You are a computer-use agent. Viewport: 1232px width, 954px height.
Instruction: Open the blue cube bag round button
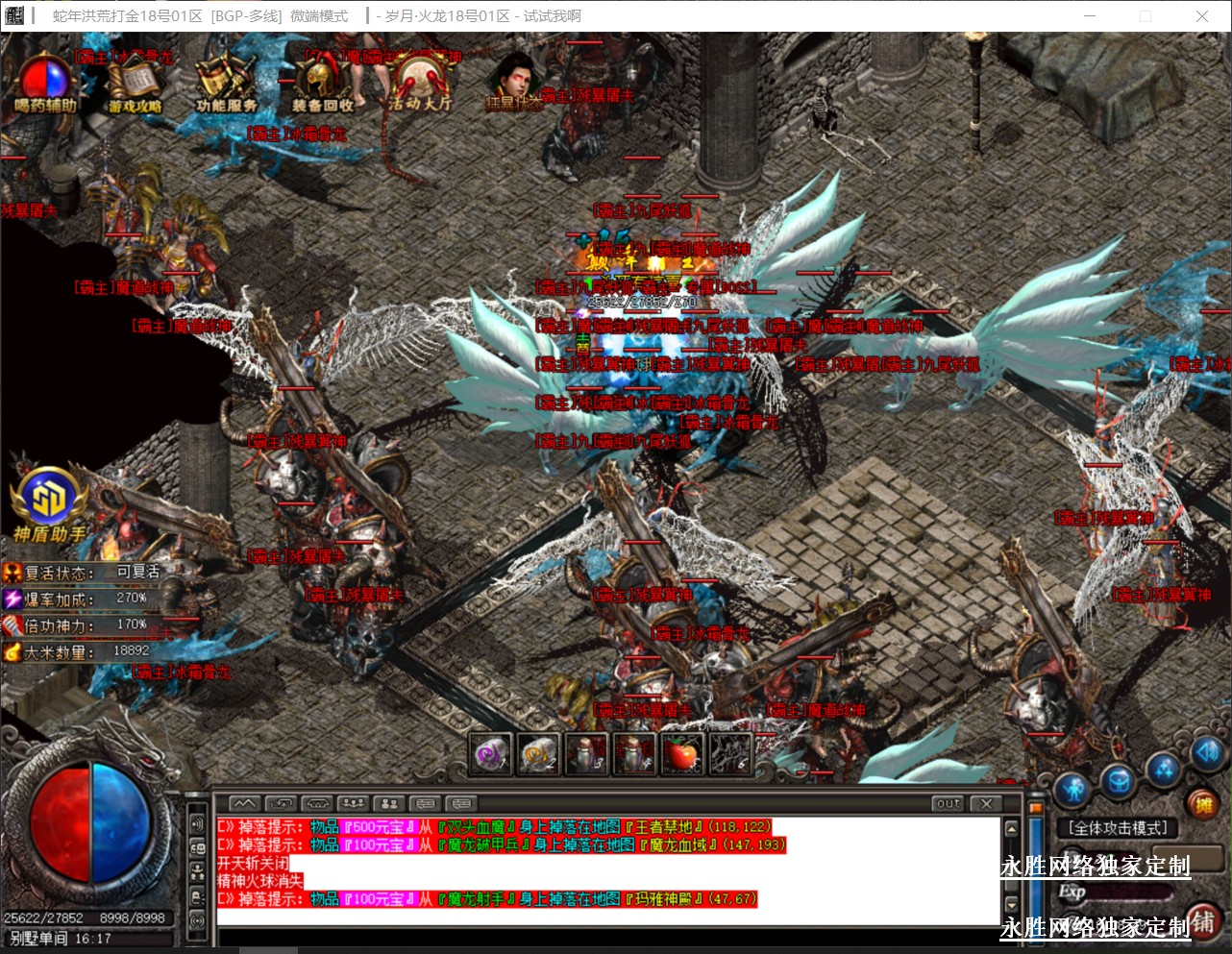(1119, 782)
